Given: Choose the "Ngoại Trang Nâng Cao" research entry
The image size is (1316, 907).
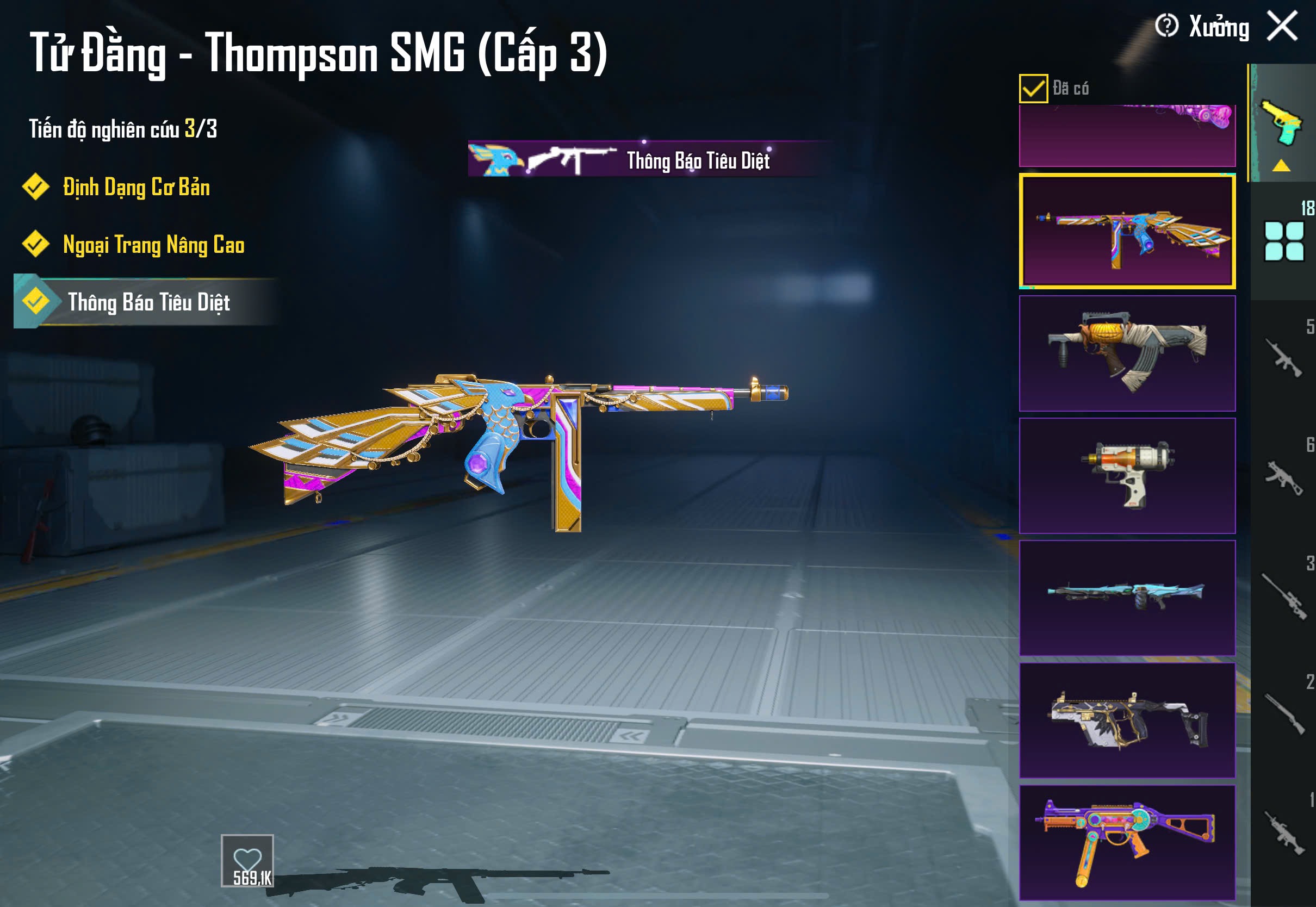Looking at the screenshot, I should [x=153, y=245].
